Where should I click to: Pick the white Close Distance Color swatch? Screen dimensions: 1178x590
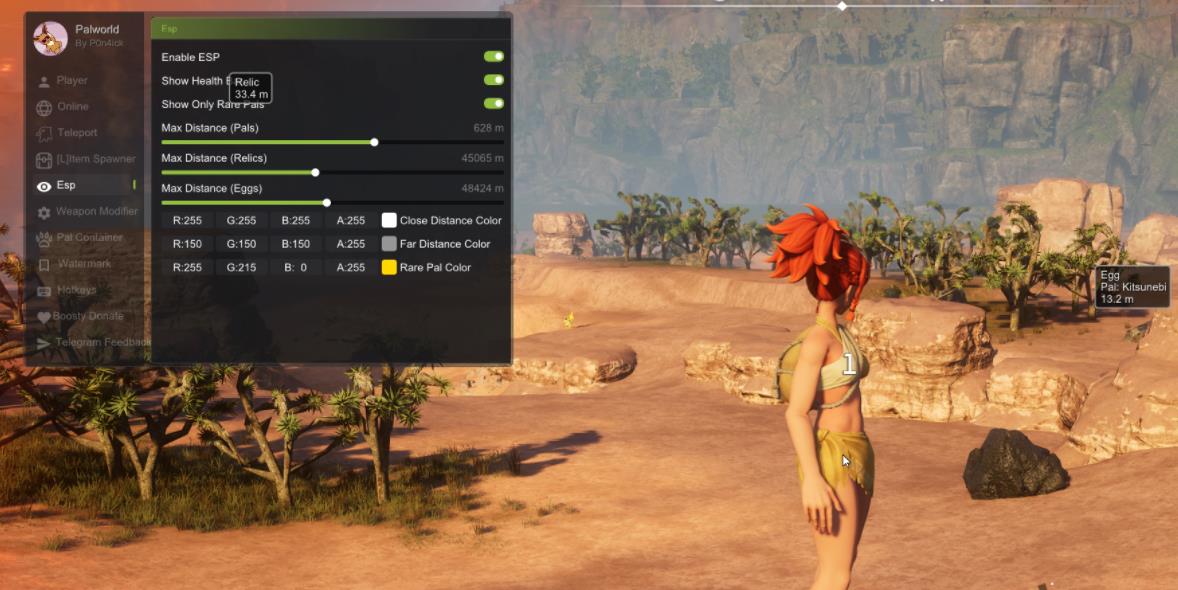(x=389, y=220)
